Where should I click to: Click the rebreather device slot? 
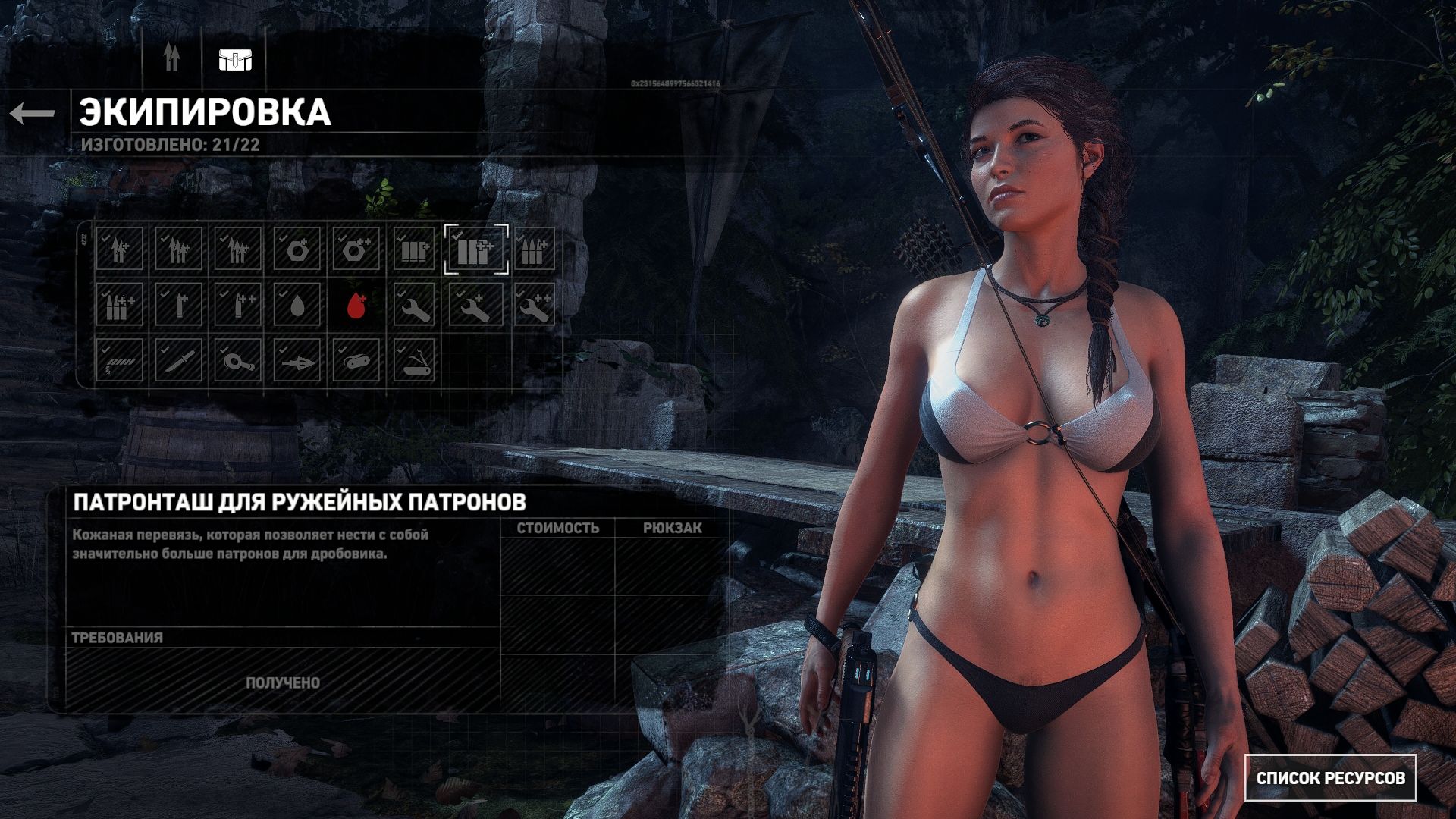(x=356, y=360)
